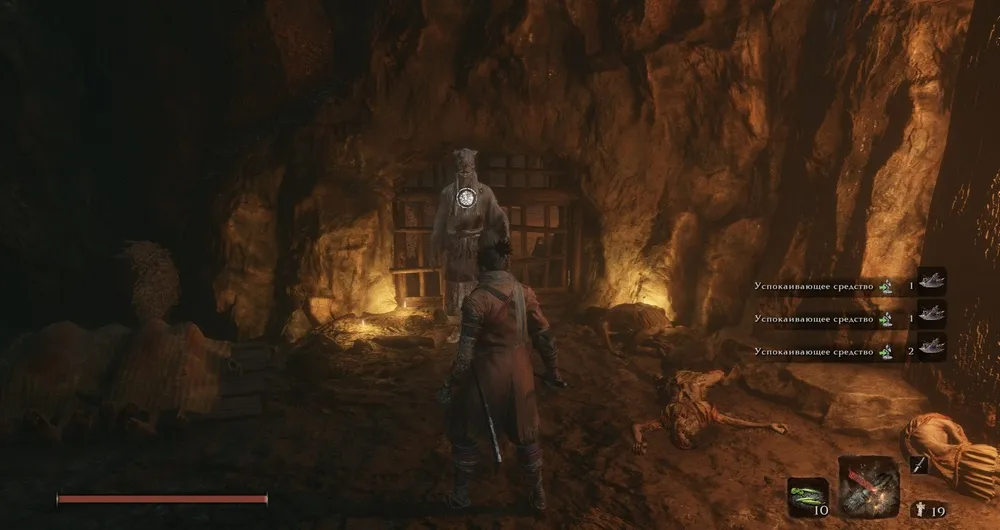Select the green quick item slot
Screen dimensions: 1000x530
(x=807, y=493)
